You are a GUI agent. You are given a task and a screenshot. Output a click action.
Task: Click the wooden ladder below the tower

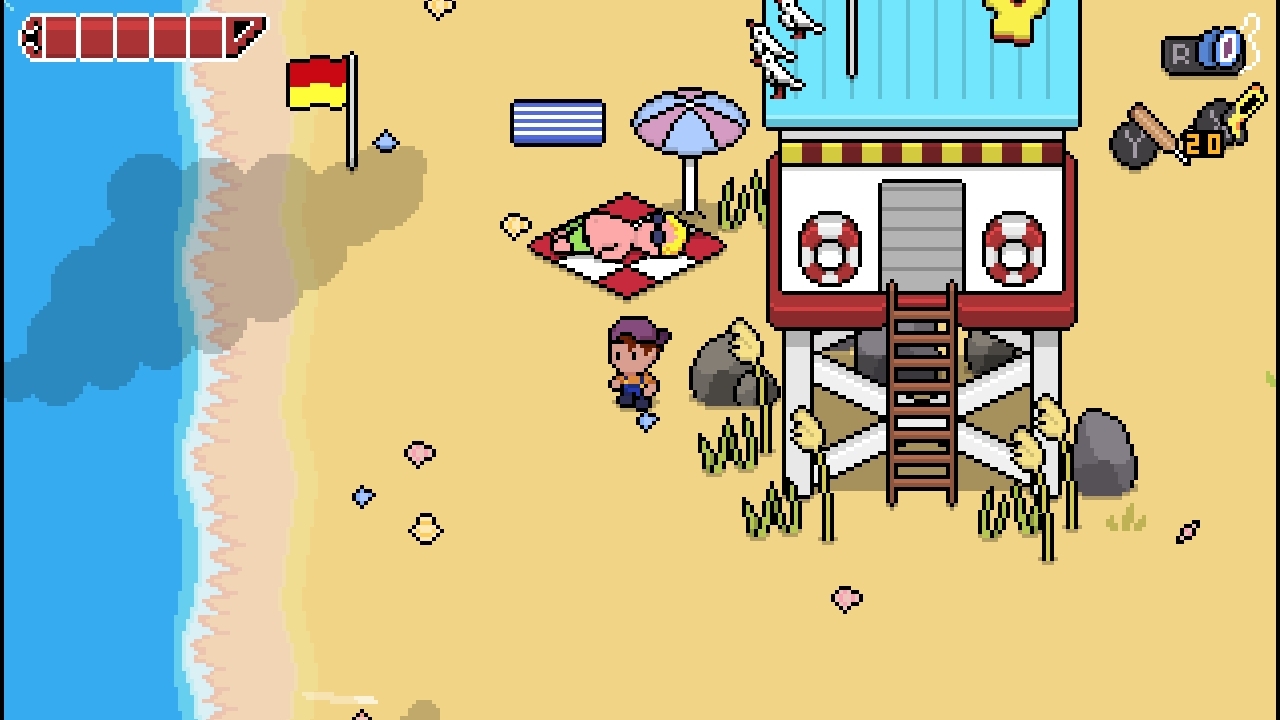point(922,400)
